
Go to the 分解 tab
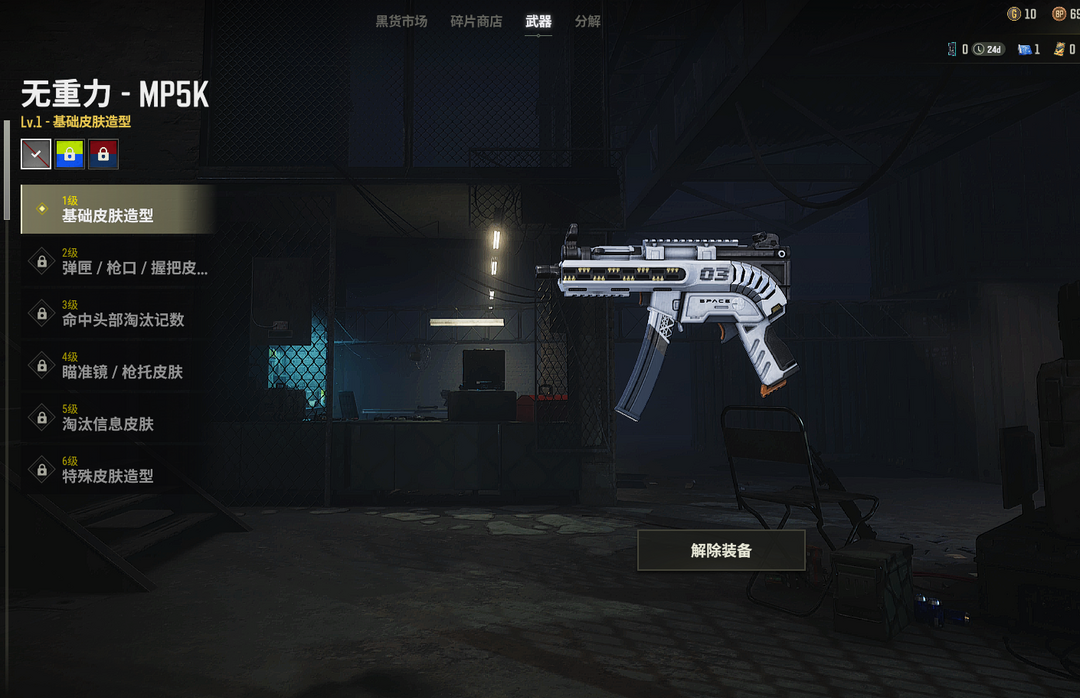[588, 21]
